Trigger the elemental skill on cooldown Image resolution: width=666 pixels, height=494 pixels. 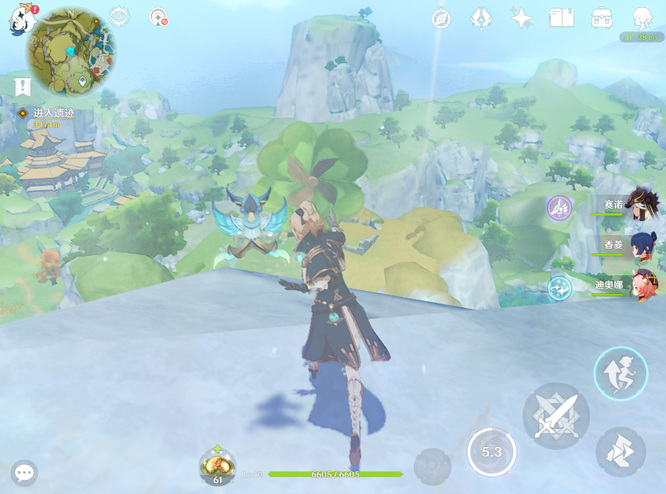point(491,452)
